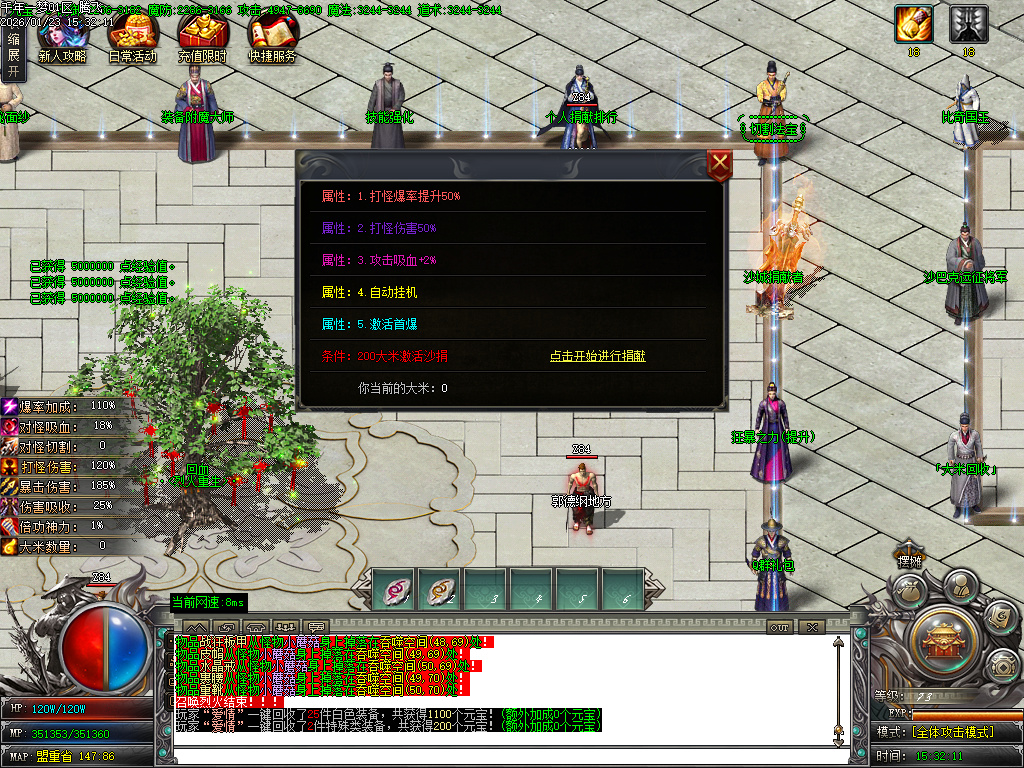Switch the 全体攻击模式 attack mode
Image resolution: width=1024 pixels, height=768 pixels.
coord(952,731)
